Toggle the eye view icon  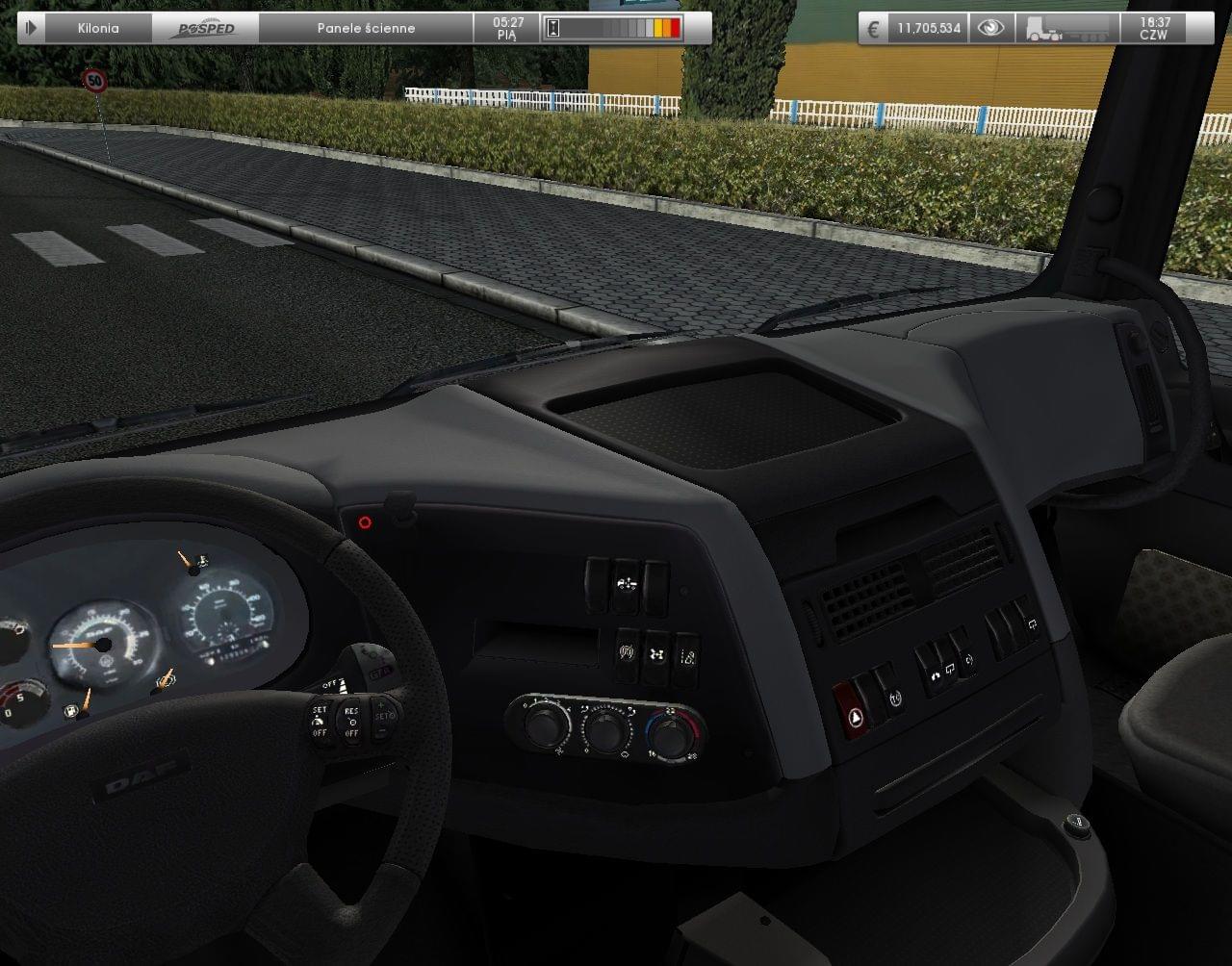(x=989, y=28)
